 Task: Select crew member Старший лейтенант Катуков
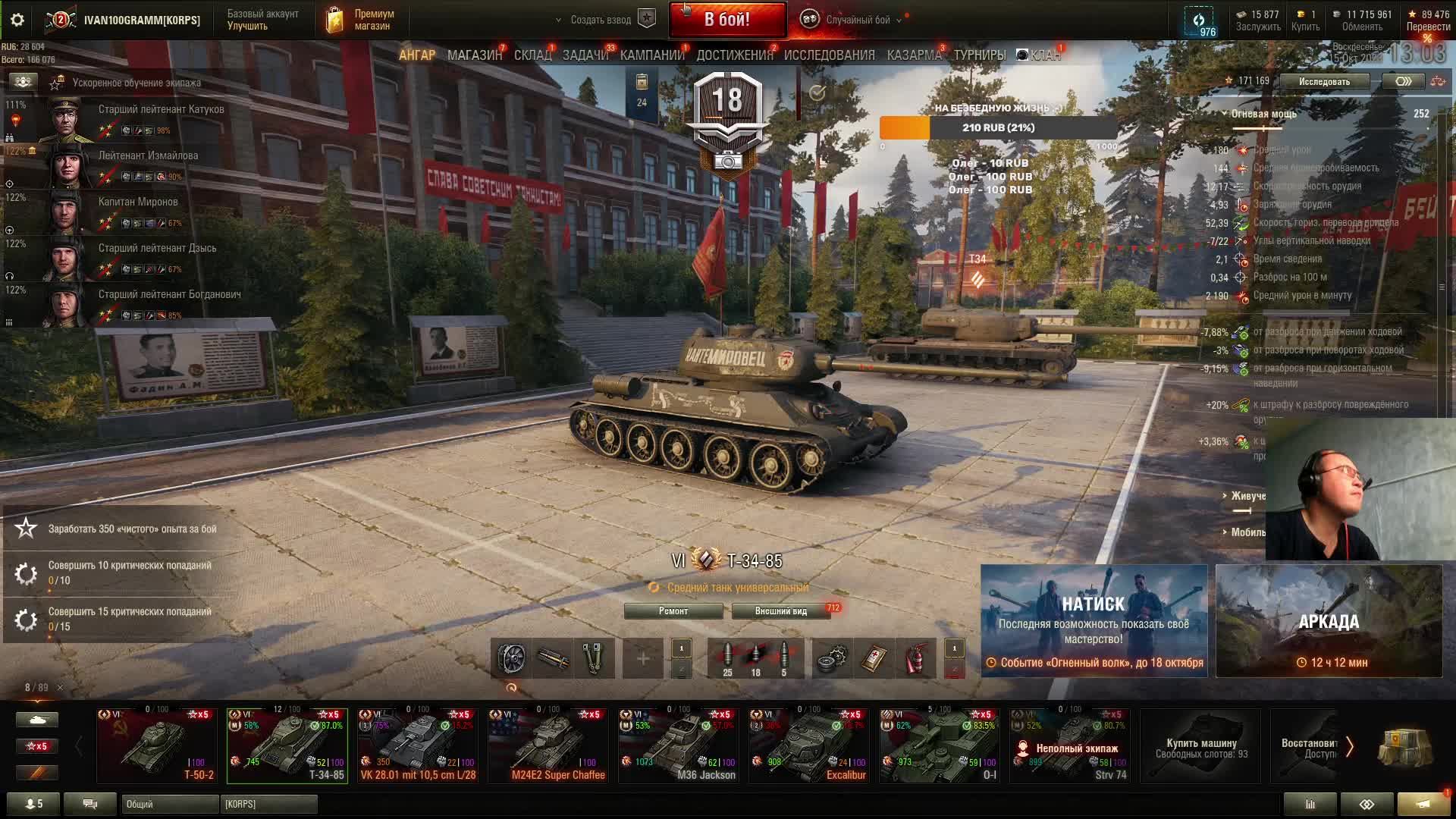tap(161, 109)
